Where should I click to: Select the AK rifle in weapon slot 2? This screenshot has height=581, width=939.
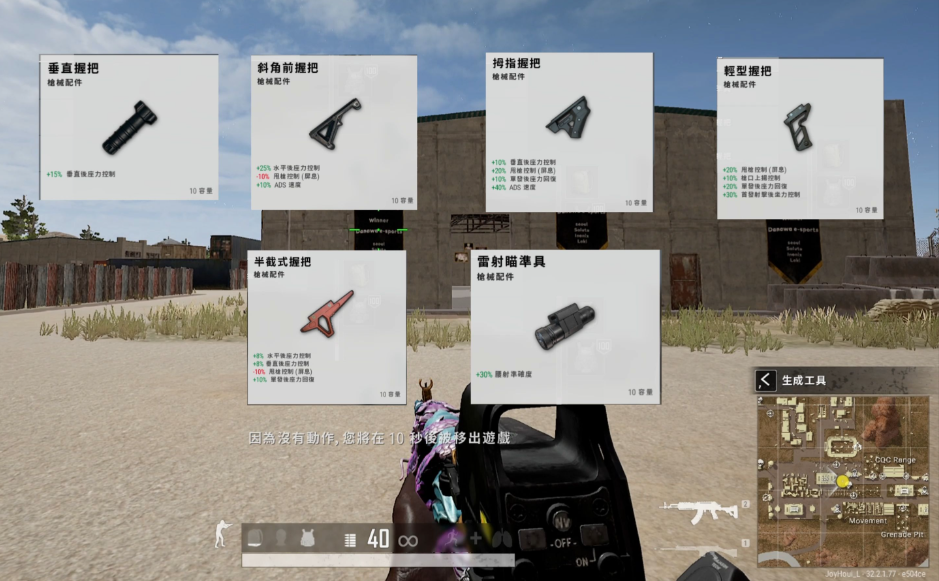point(697,512)
